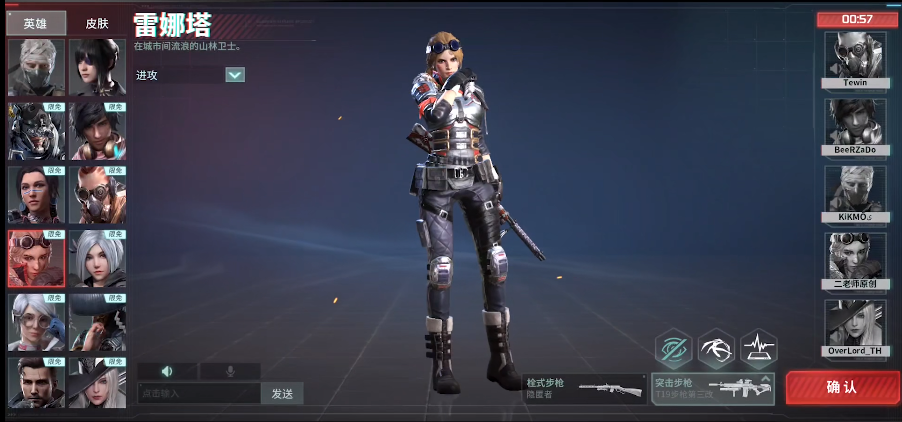Screen dimensions: 902x422
Task: Switch to the 皮肤 skins tab
Action: point(97,23)
